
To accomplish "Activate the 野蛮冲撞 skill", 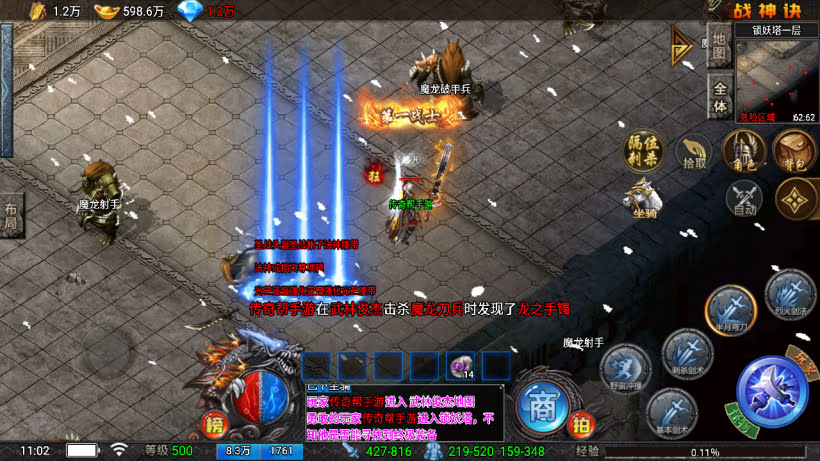I will (x=624, y=366).
